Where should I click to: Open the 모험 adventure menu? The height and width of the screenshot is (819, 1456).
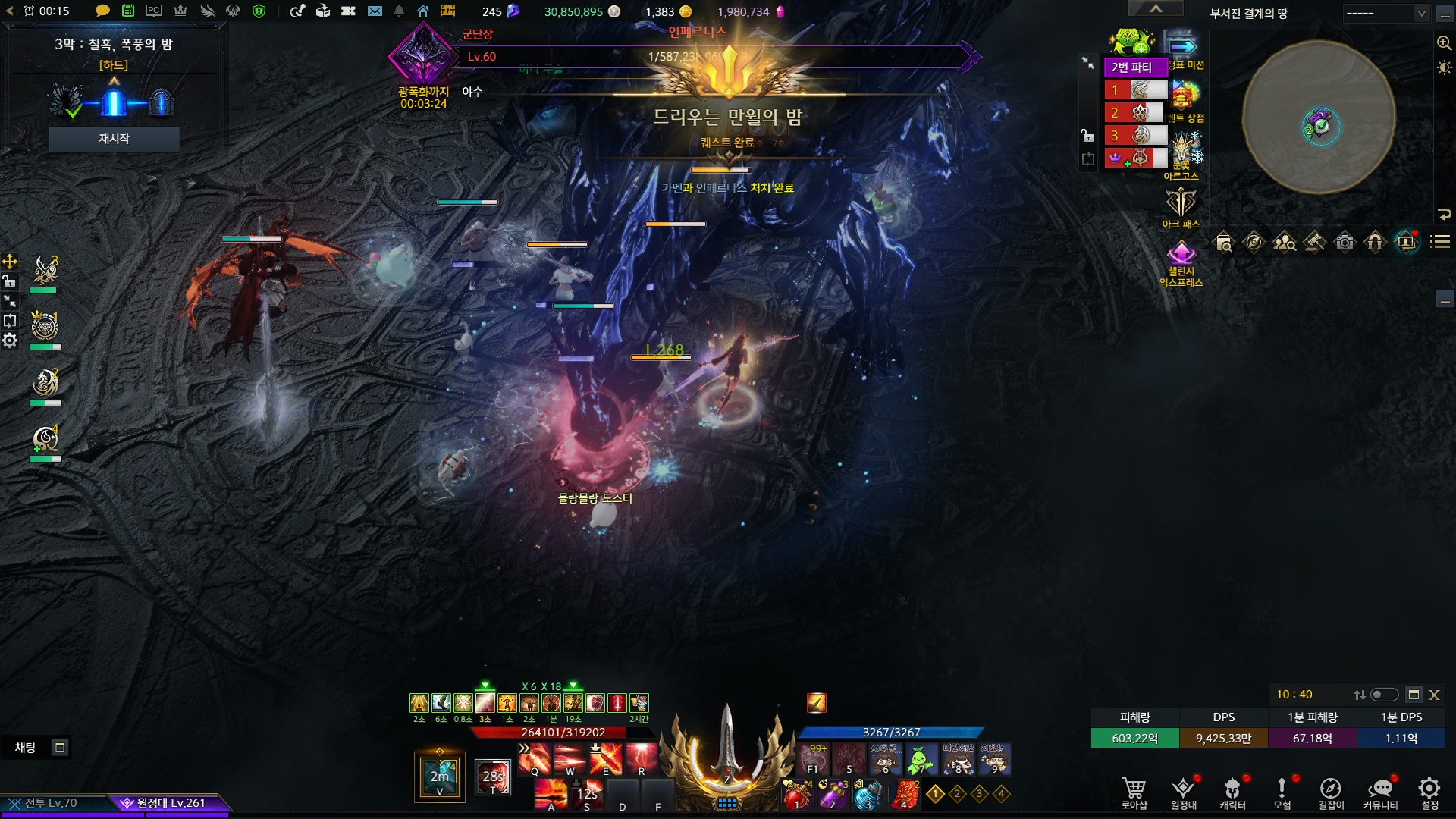1282,792
